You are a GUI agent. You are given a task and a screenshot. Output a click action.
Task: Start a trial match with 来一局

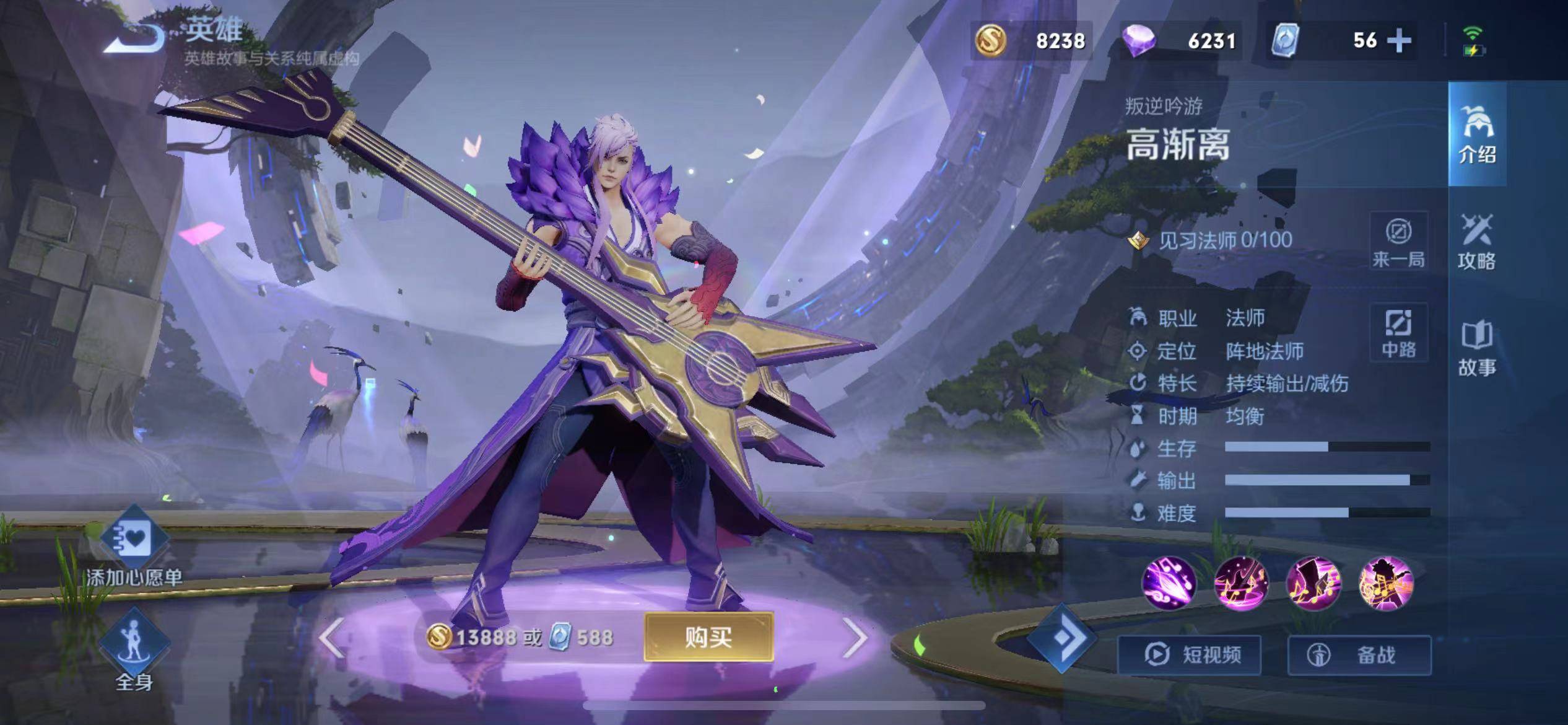1399,242
